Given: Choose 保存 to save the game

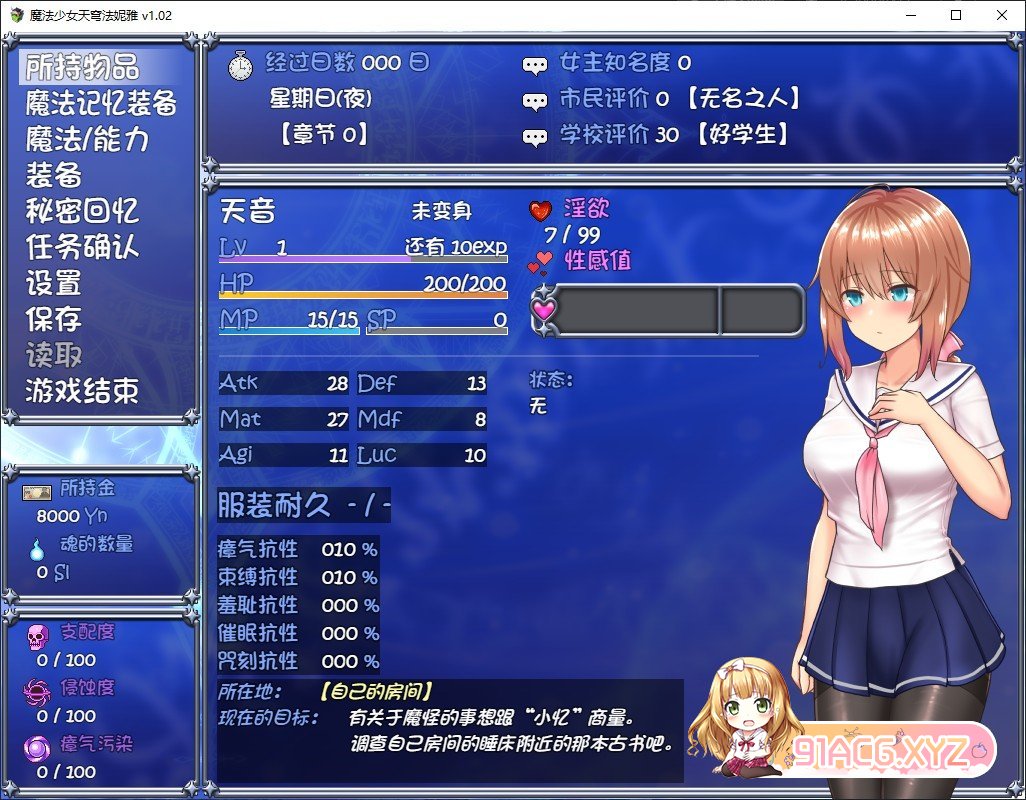Looking at the screenshot, I should pyautogui.click(x=54, y=319).
